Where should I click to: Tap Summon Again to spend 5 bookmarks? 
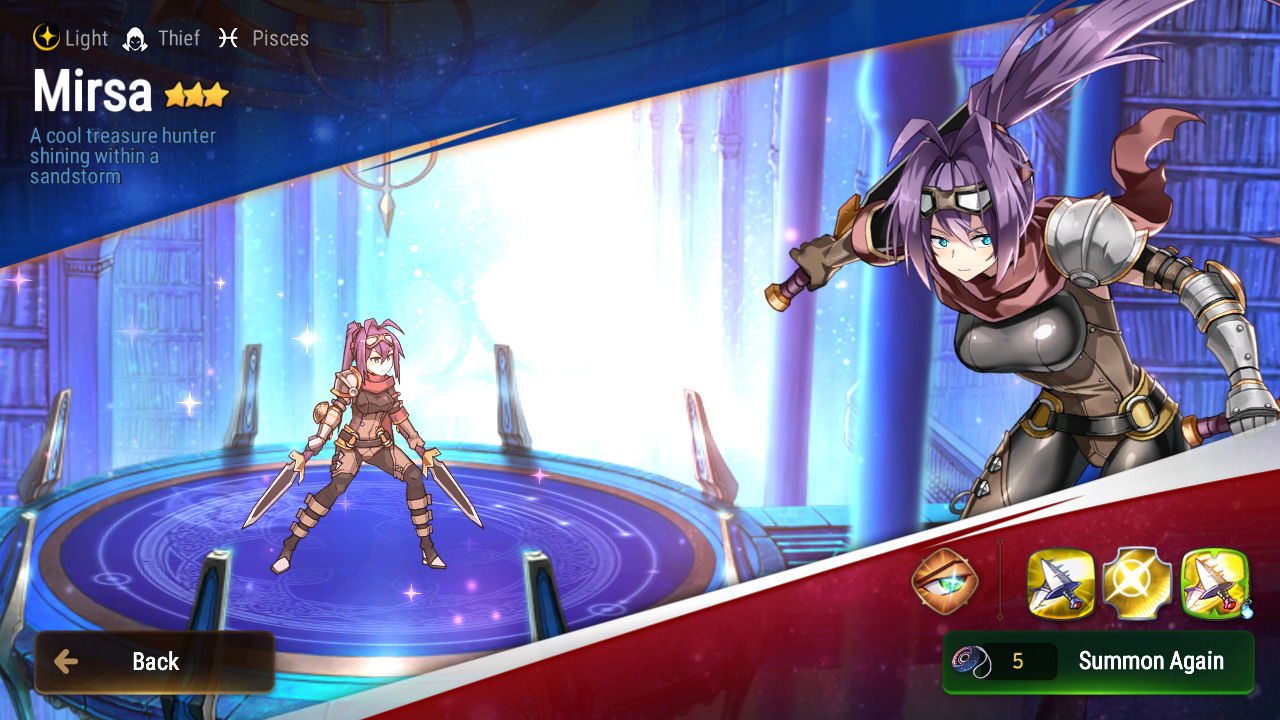click(x=1098, y=662)
